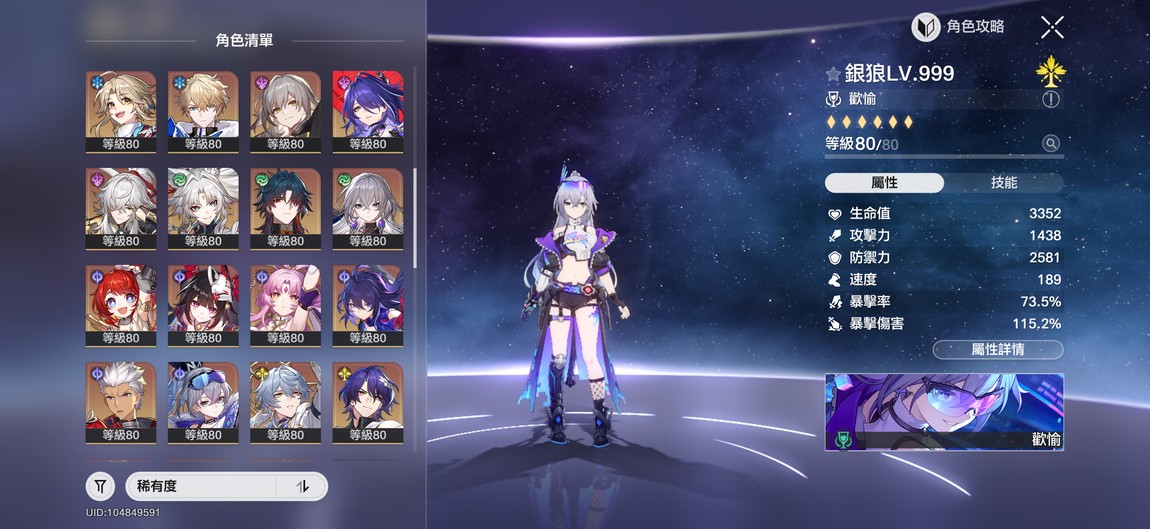1150x529 pixels.
Task: Click the star icon beside 銀狼 name
Action: click(832, 74)
